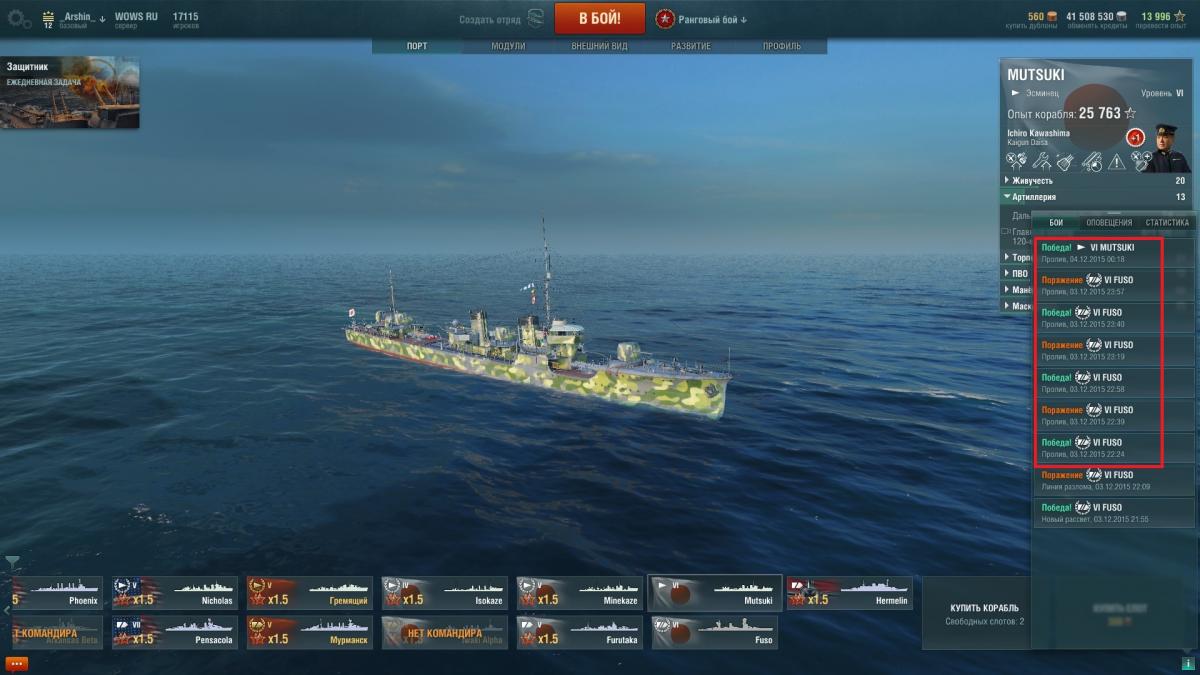
Task: Click КУПИТЬ КОРАБЛЬ to buy a ship
Action: pos(984,608)
